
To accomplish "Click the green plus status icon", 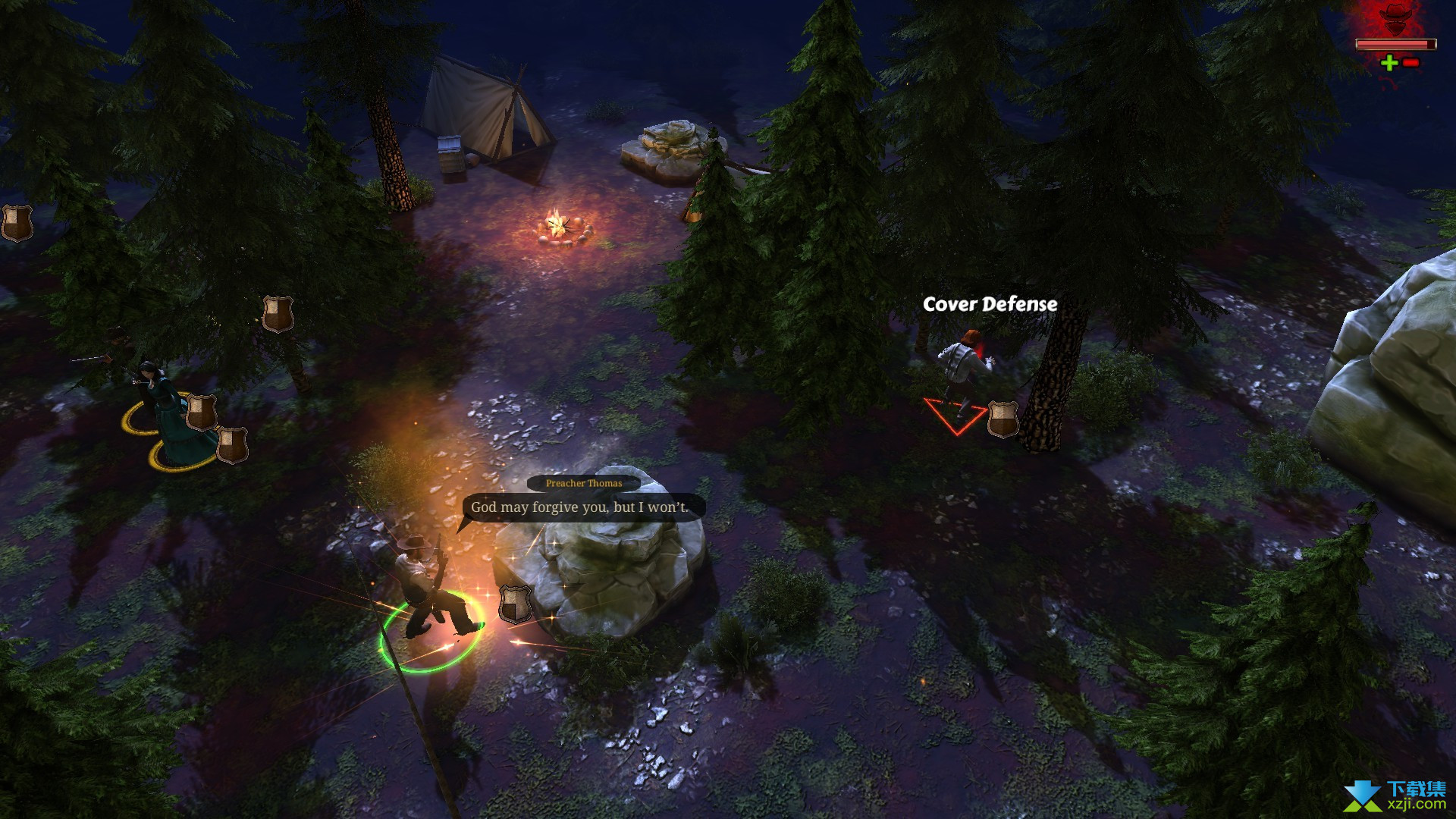I will [1389, 63].
